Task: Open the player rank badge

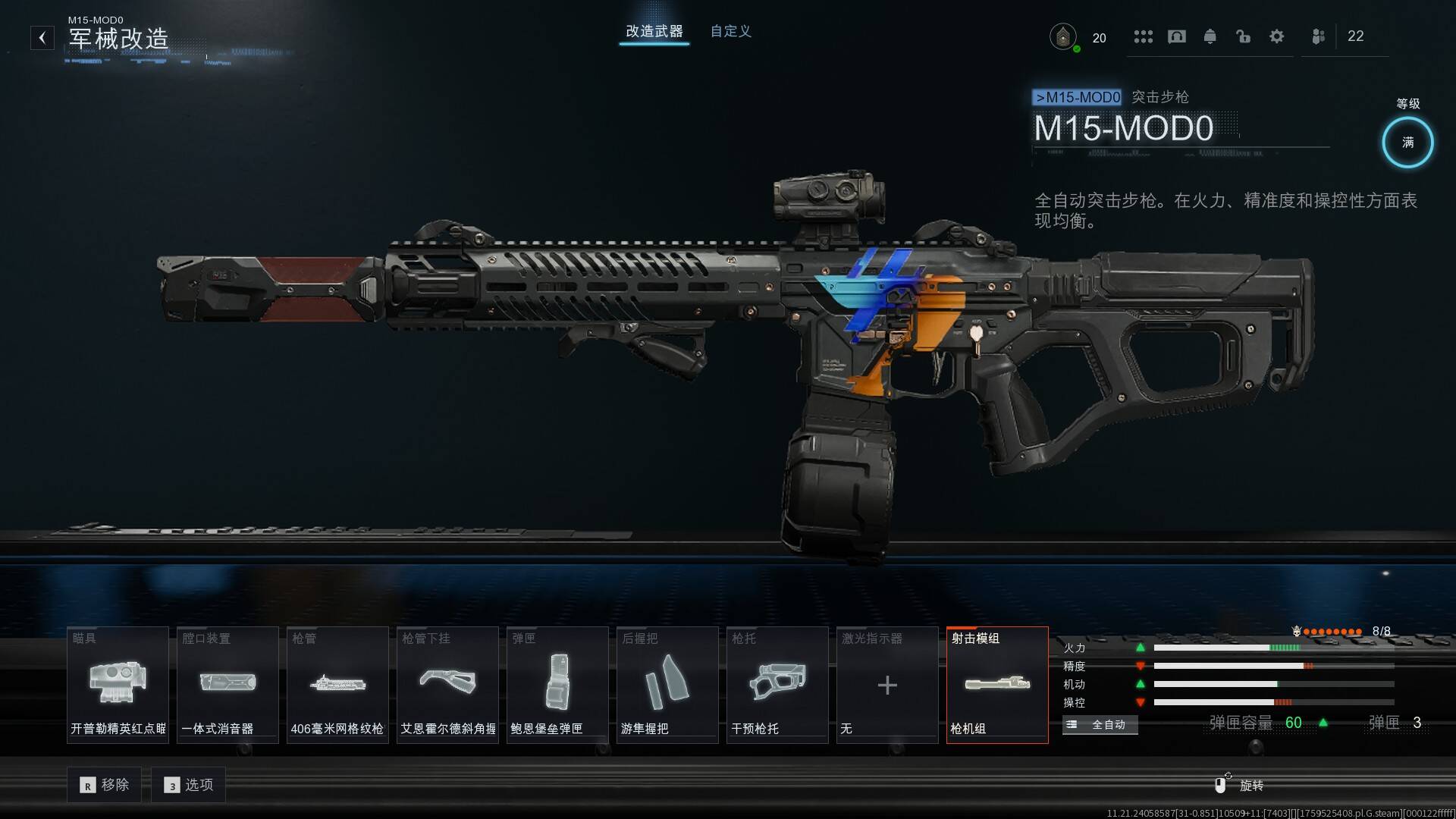Action: coord(1063,36)
